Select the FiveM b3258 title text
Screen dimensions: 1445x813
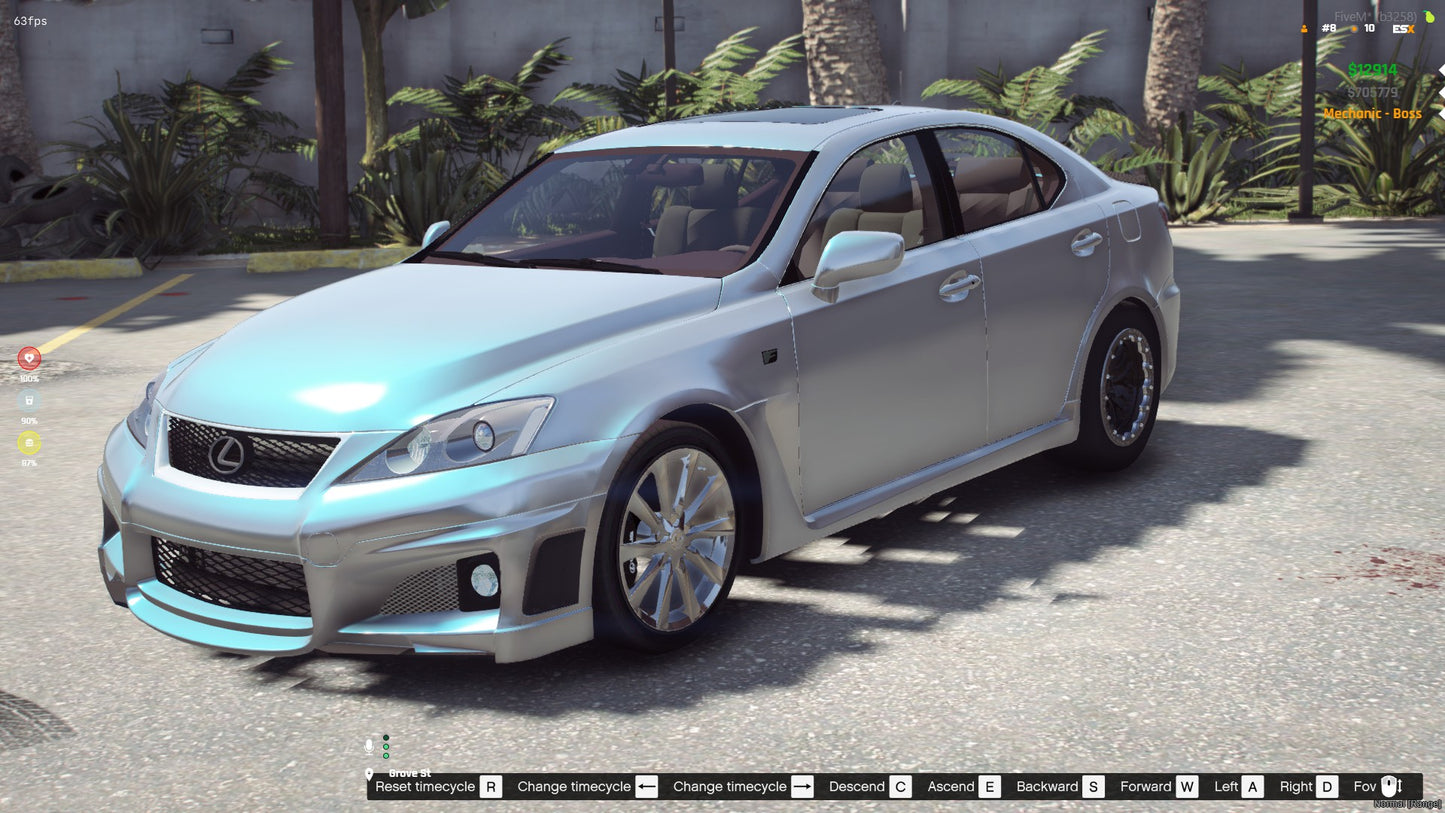(1376, 15)
